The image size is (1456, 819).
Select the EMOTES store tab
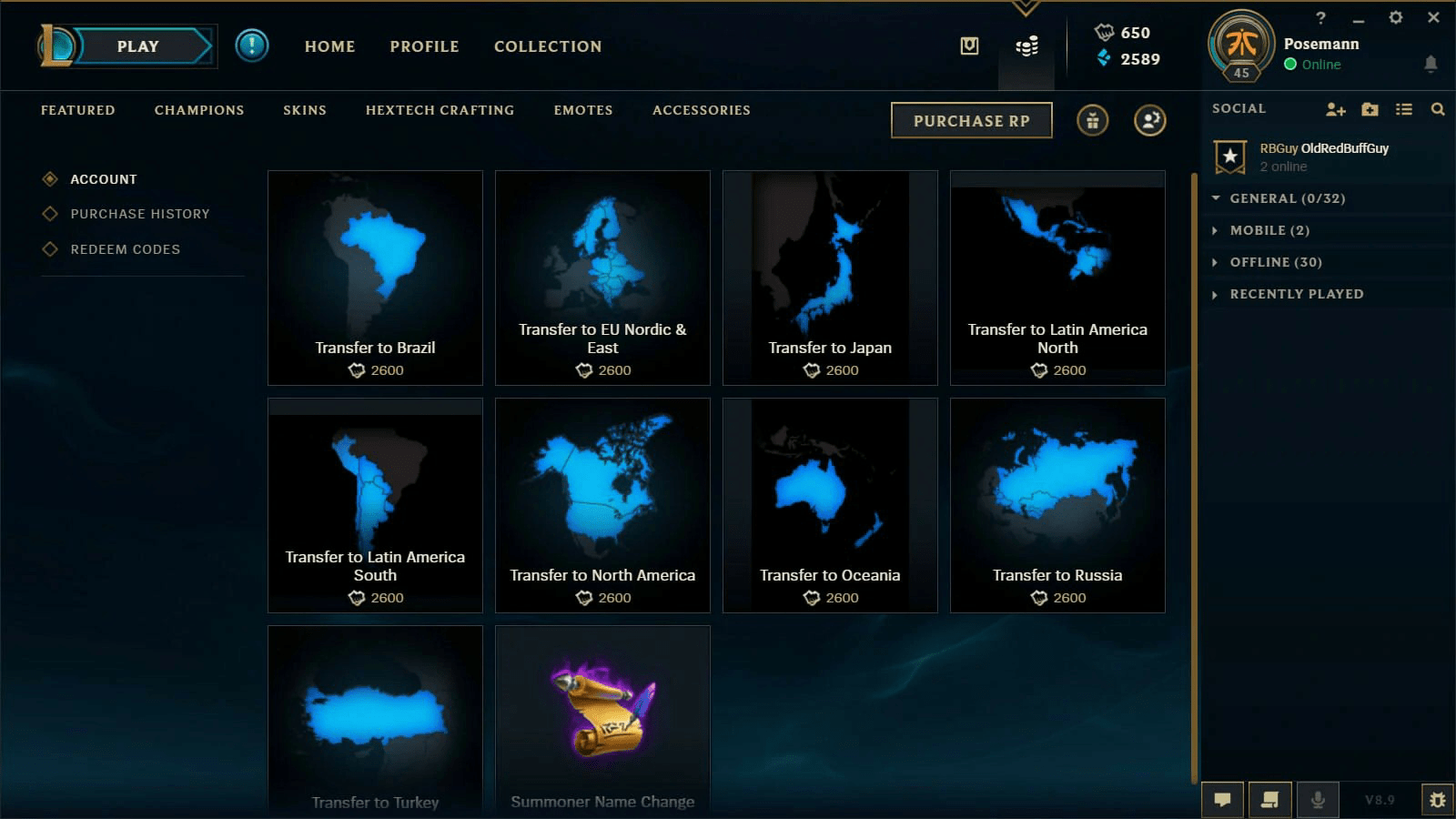(582, 110)
